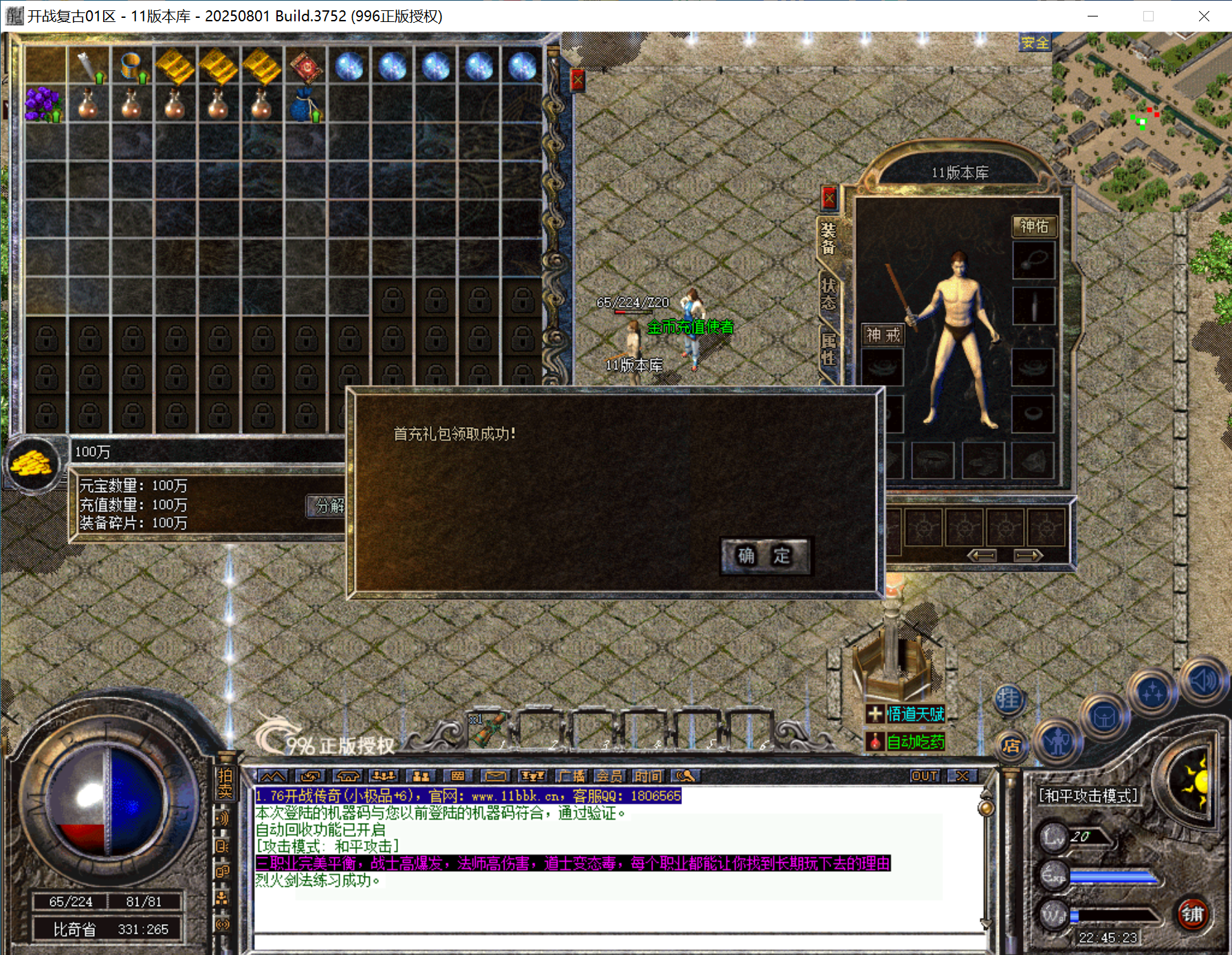
Task: Open the 属性 attributes tab
Action: click(x=828, y=349)
